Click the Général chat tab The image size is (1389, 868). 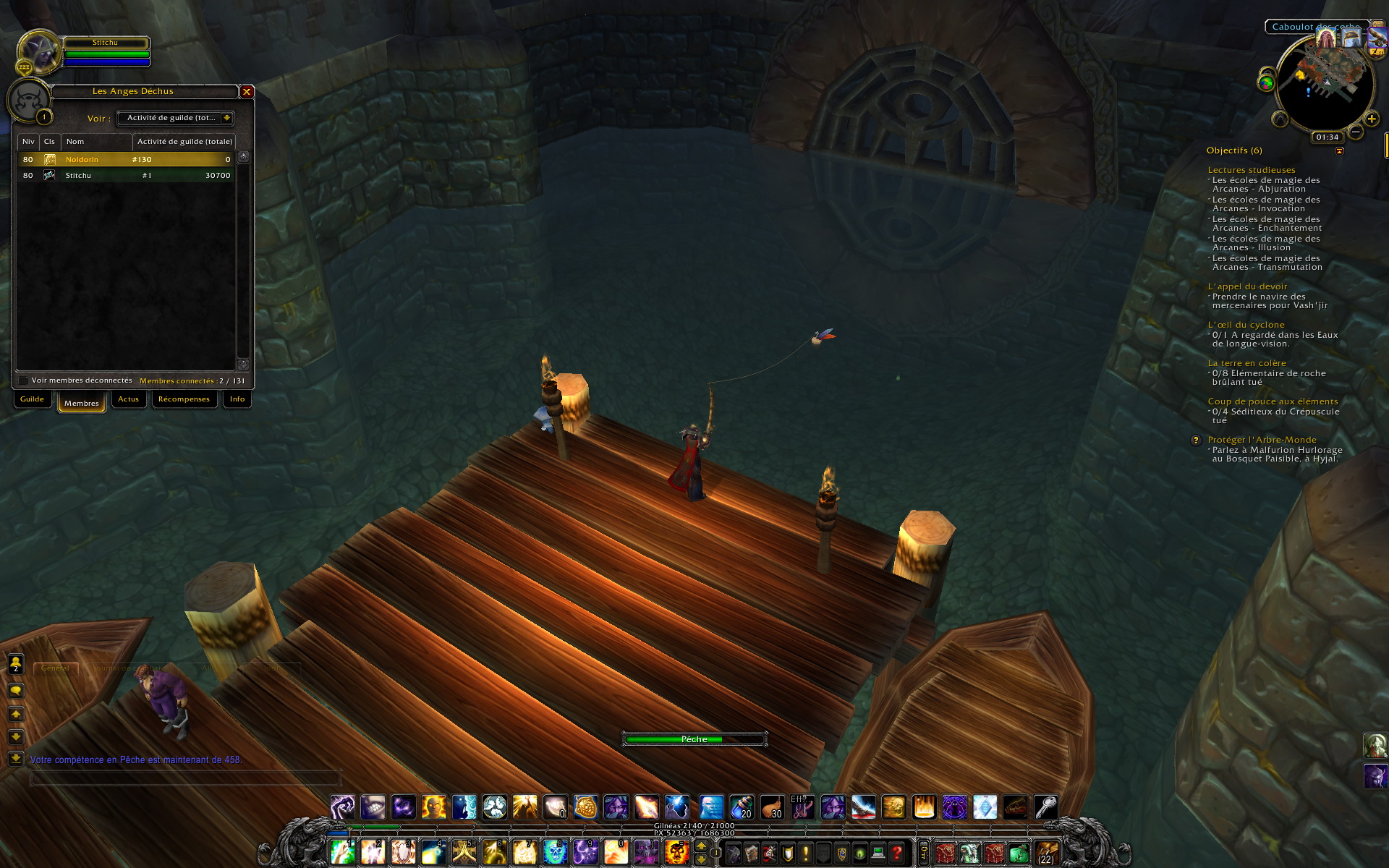point(55,668)
